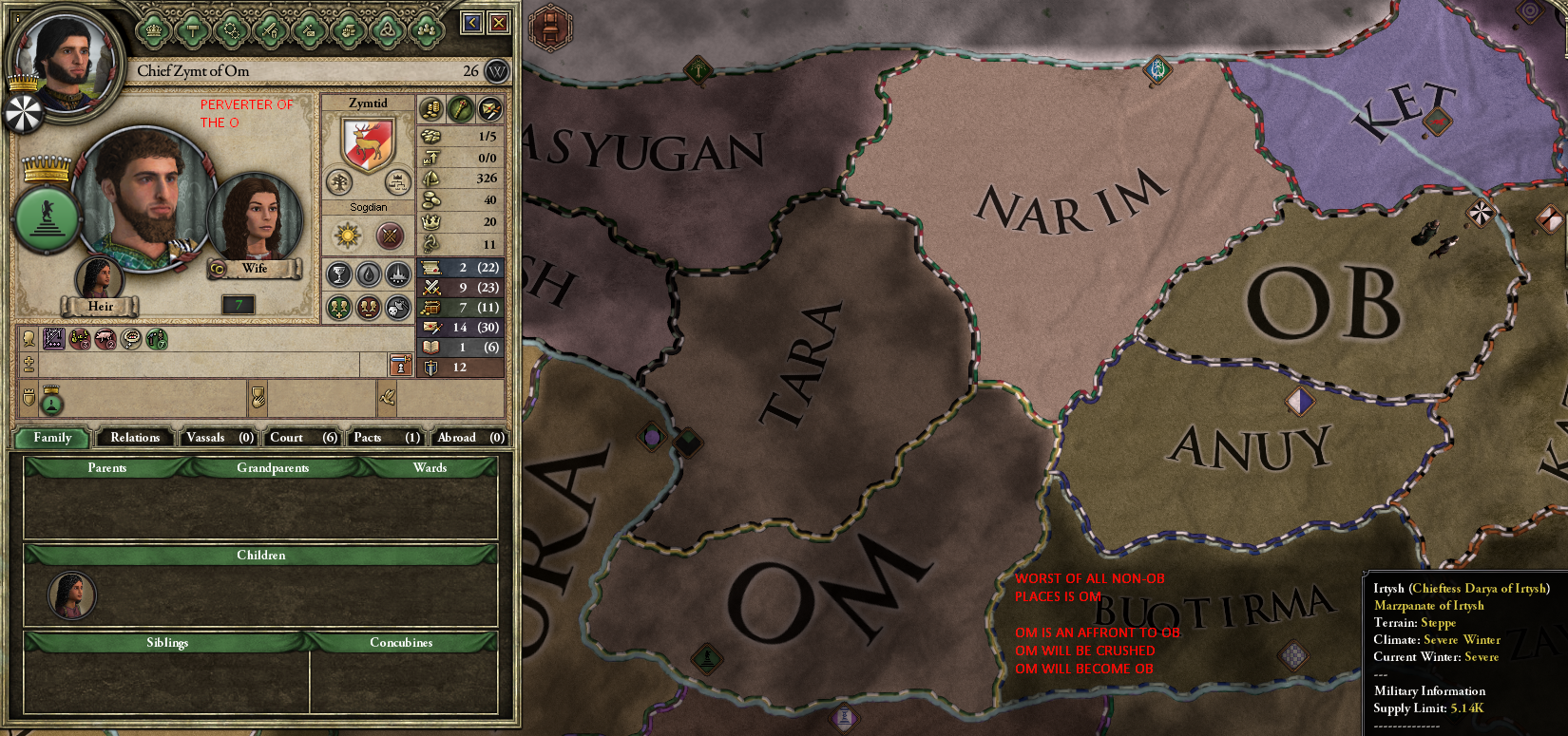Open the Relations tab
The image size is (1568, 736).
pos(134,438)
